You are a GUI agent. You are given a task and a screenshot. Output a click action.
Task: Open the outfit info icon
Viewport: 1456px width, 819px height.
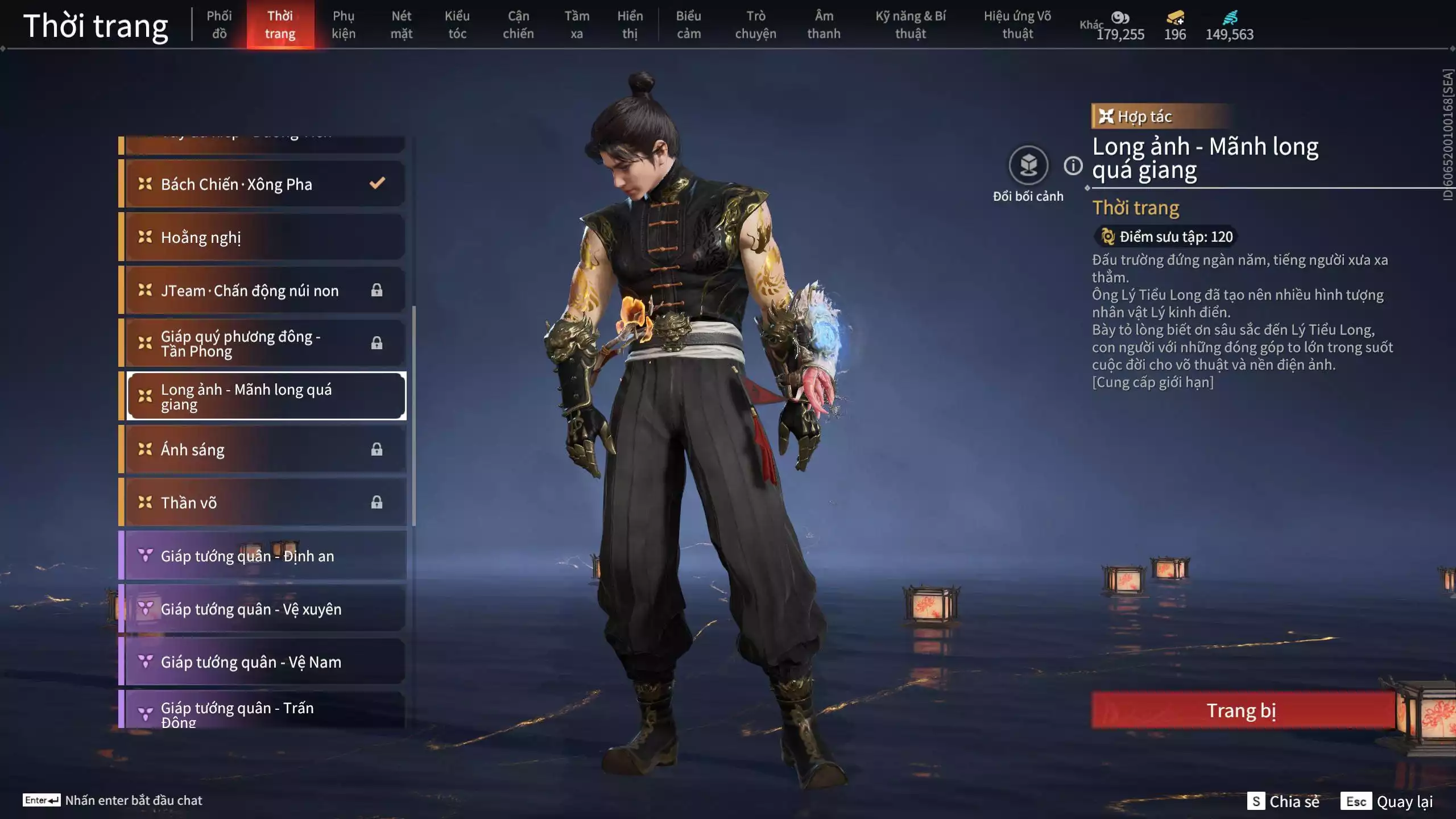pyautogui.click(x=1073, y=166)
